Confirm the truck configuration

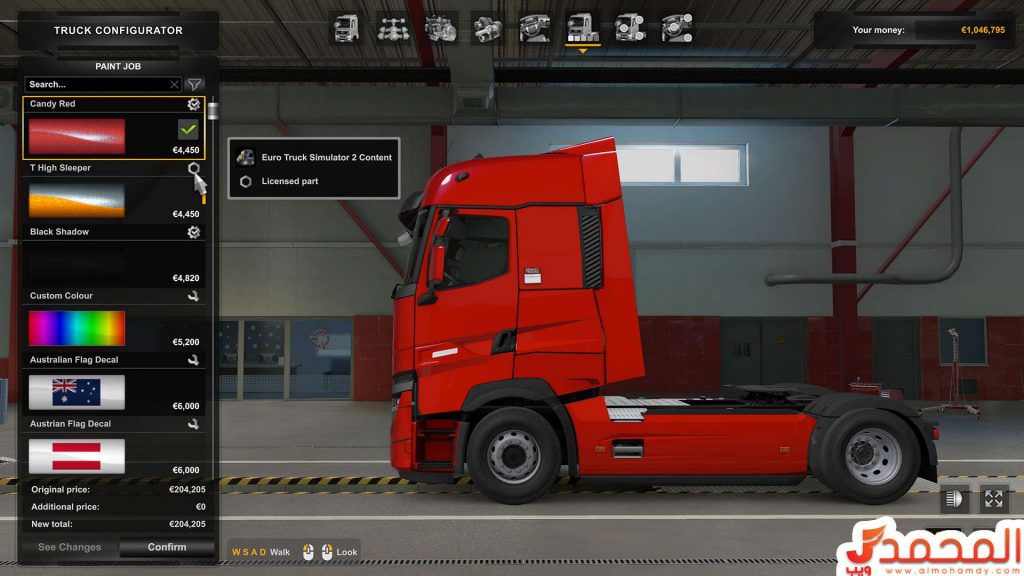[167, 547]
